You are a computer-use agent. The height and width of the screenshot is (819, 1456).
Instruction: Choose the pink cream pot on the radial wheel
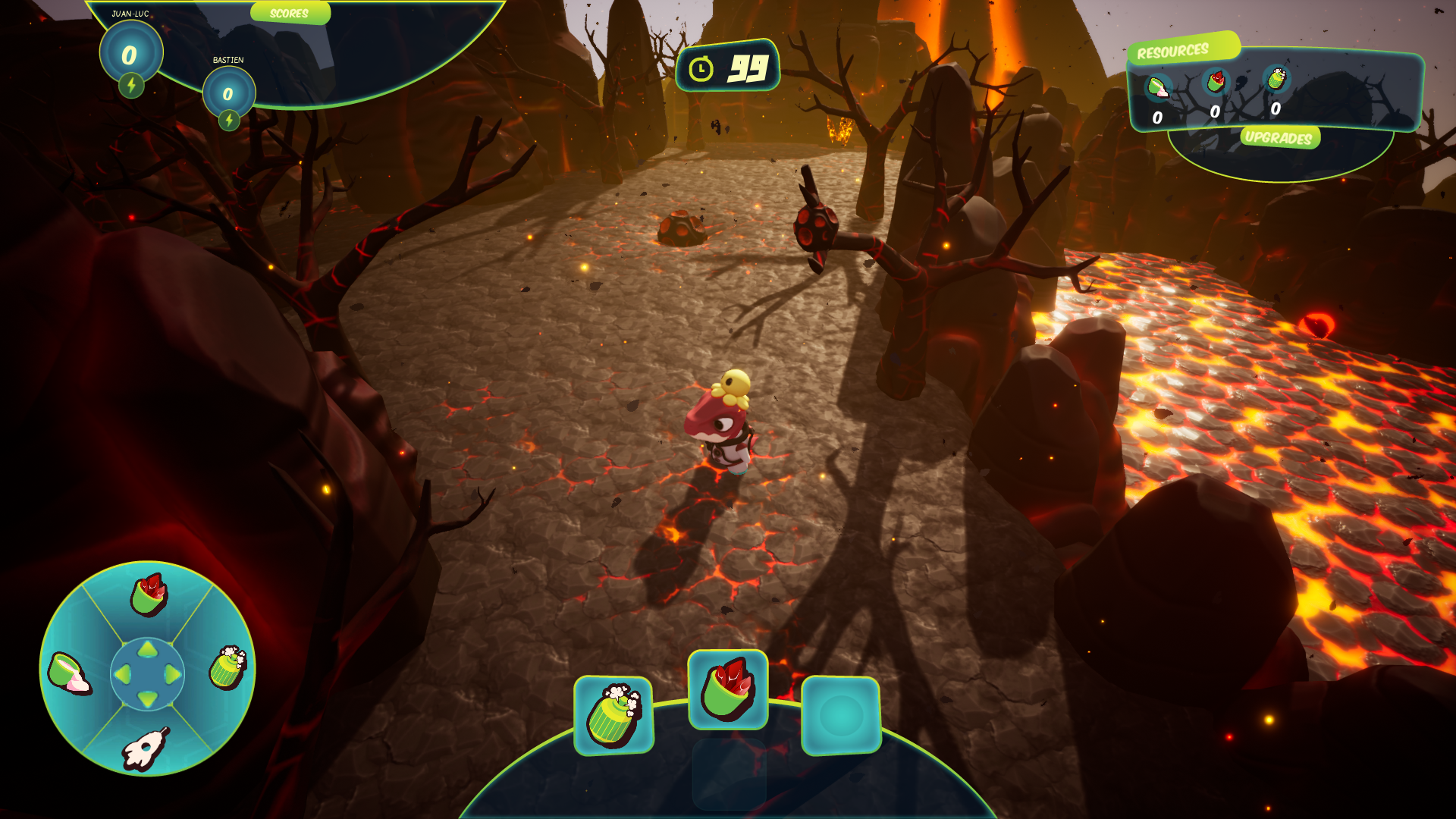[x=69, y=673]
